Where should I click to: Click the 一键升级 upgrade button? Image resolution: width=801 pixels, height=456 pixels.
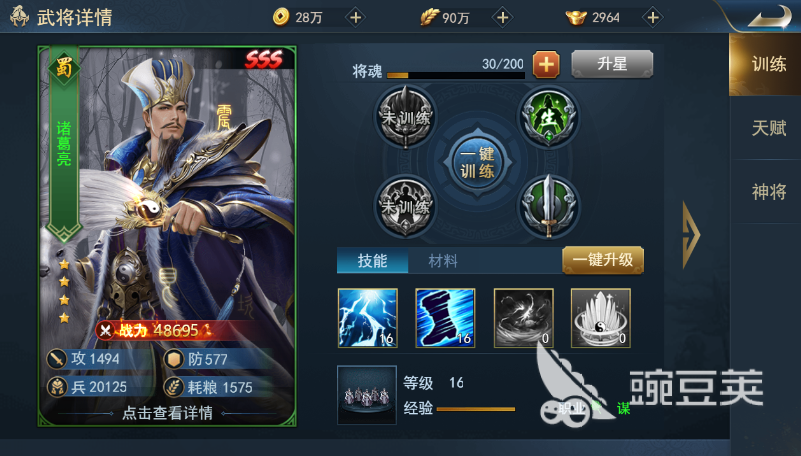602,260
